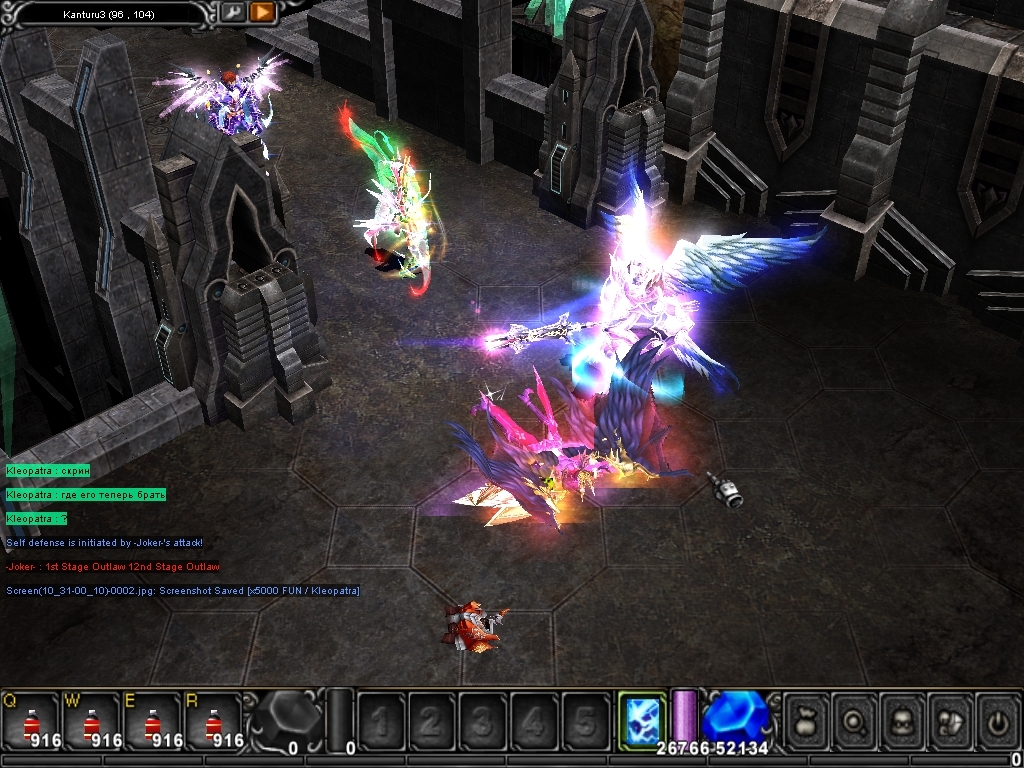
Task: Open the wrench settings button
Action: pyautogui.click(x=232, y=13)
